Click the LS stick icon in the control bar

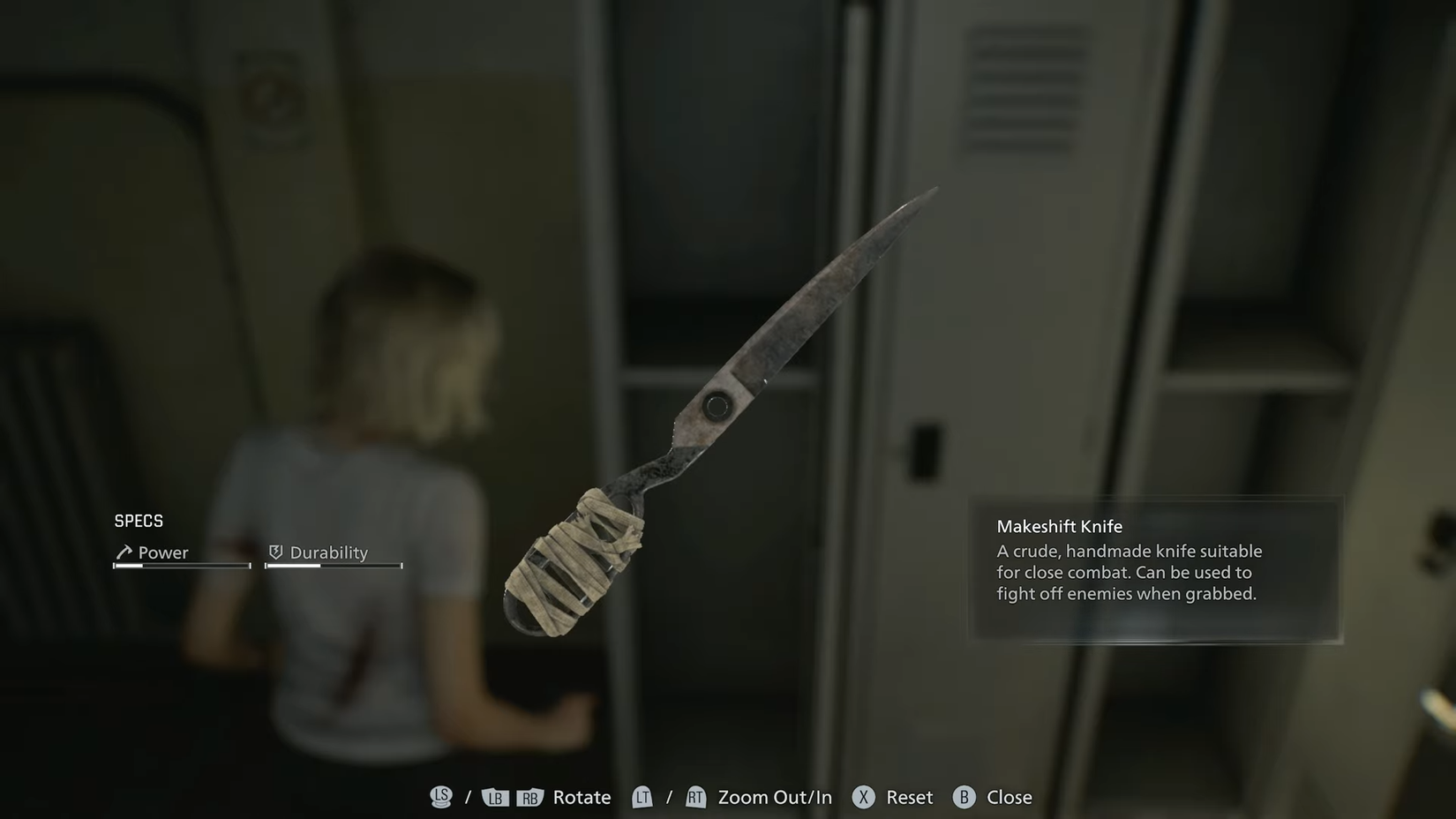click(441, 797)
